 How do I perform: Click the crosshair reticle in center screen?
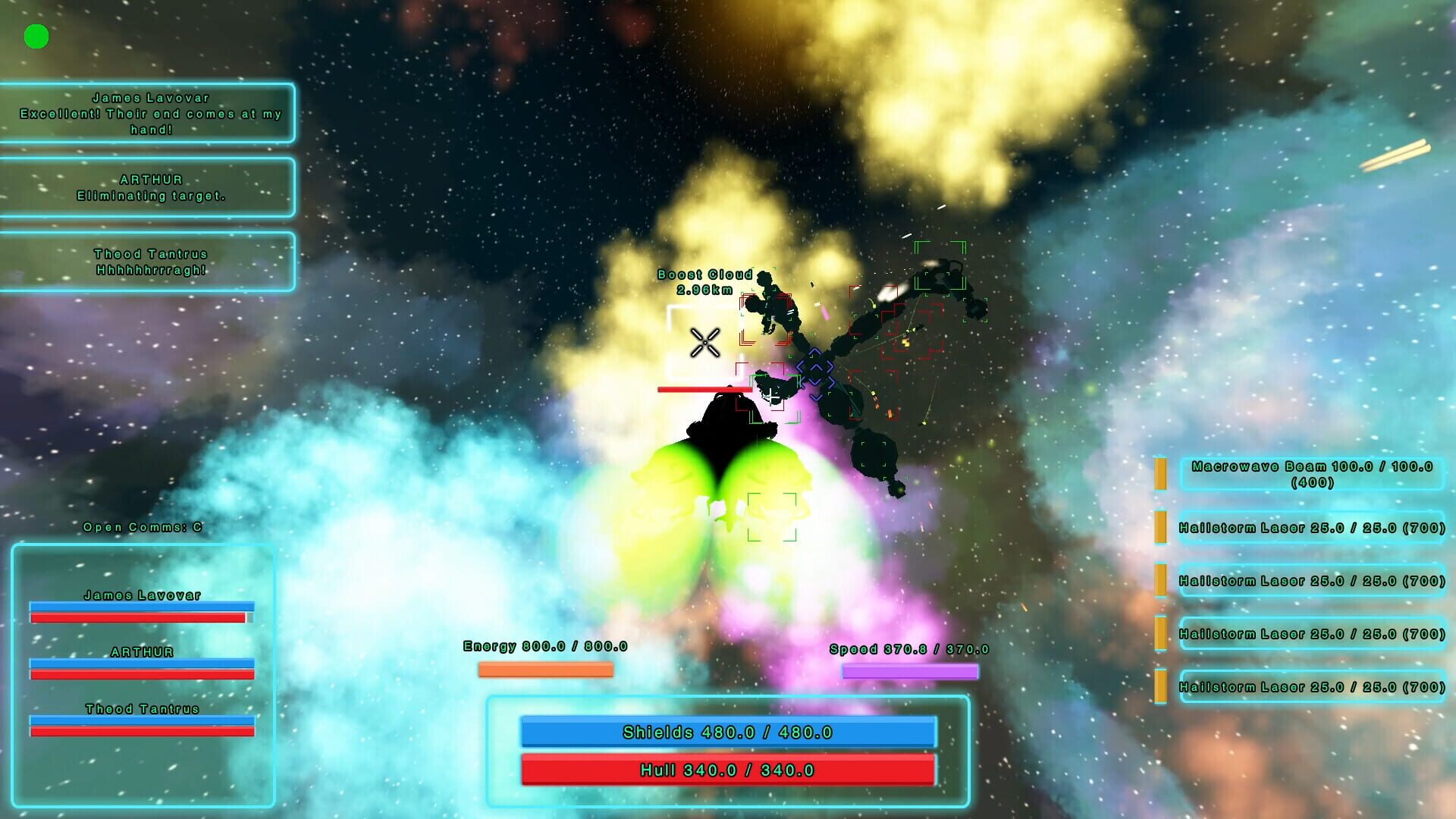point(704,342)
